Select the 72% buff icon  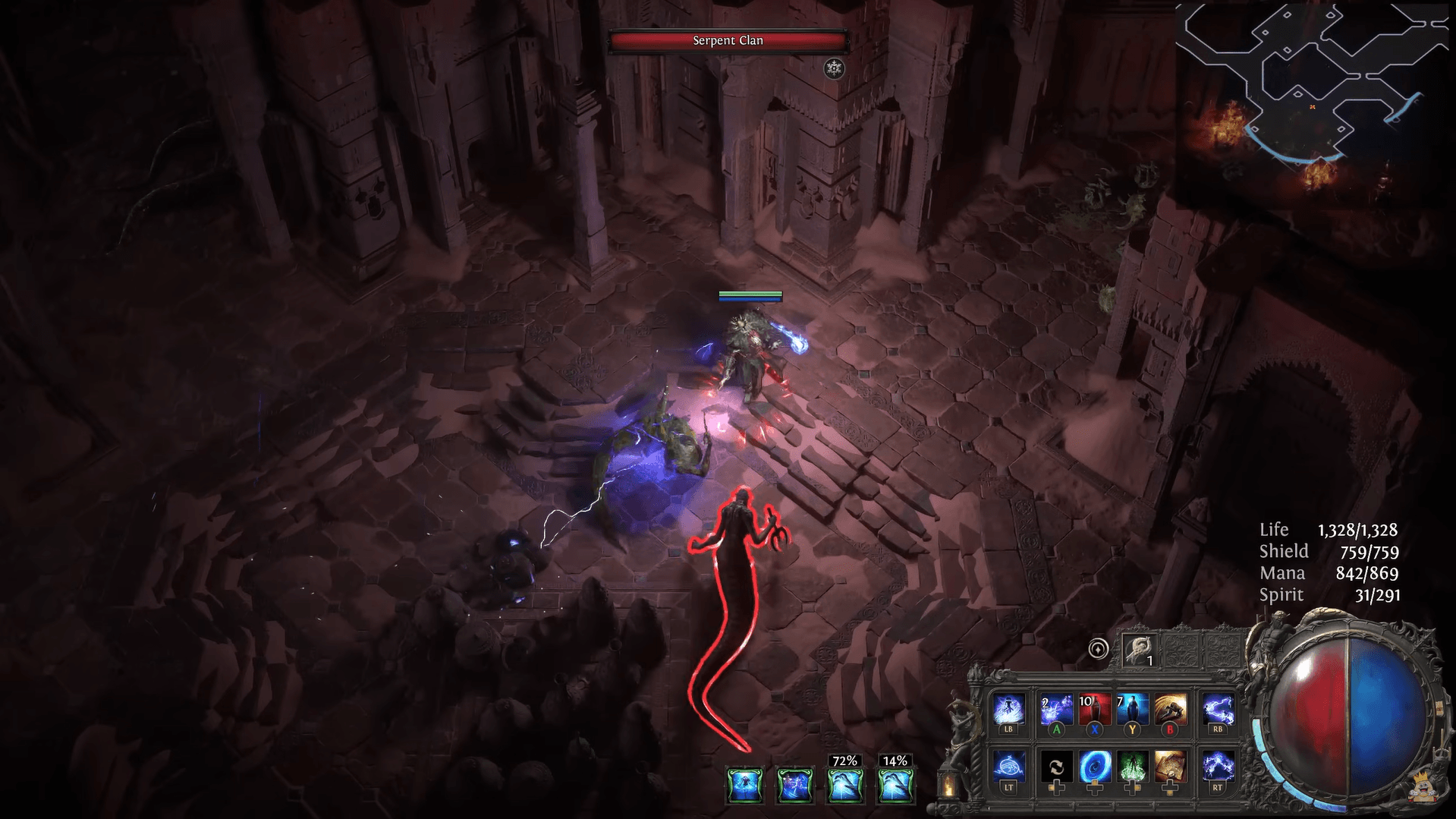844,785
